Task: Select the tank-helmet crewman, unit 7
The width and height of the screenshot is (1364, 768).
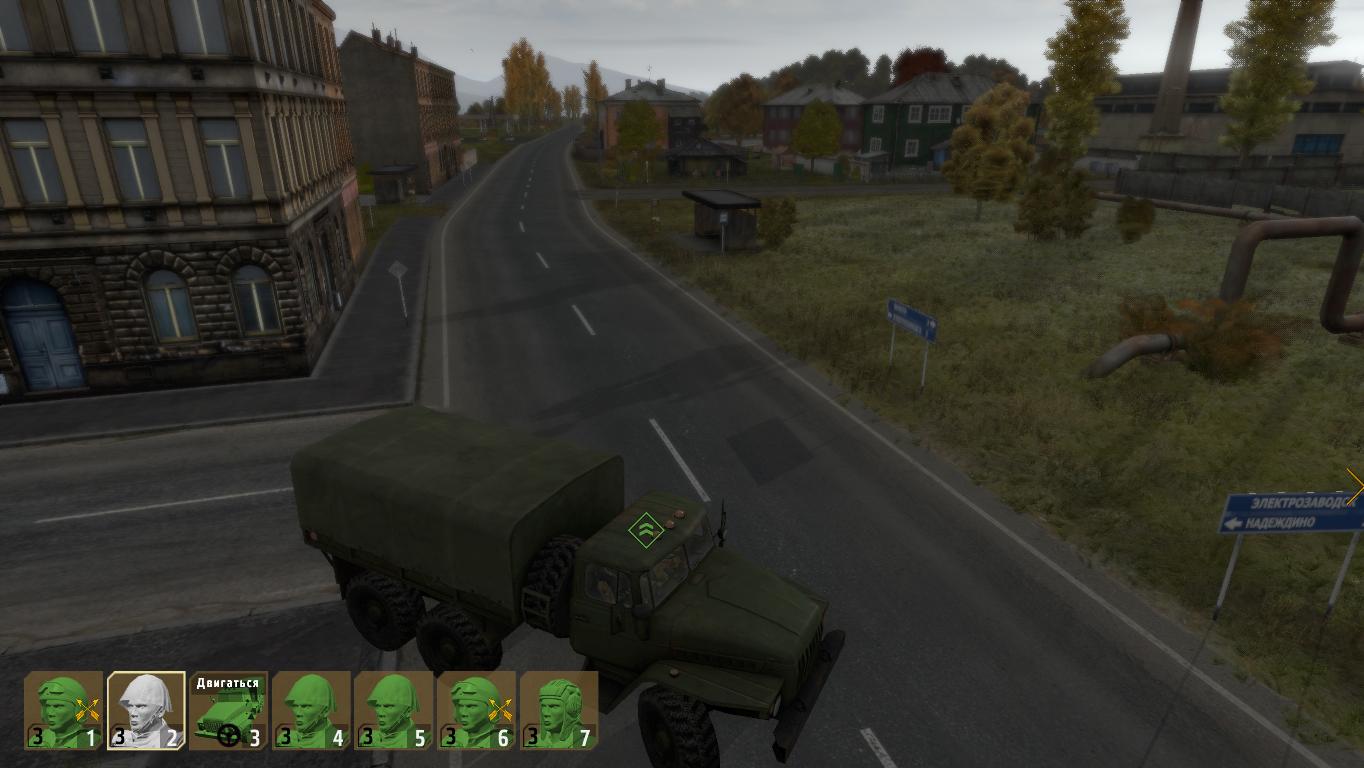Action: [559, 710]
